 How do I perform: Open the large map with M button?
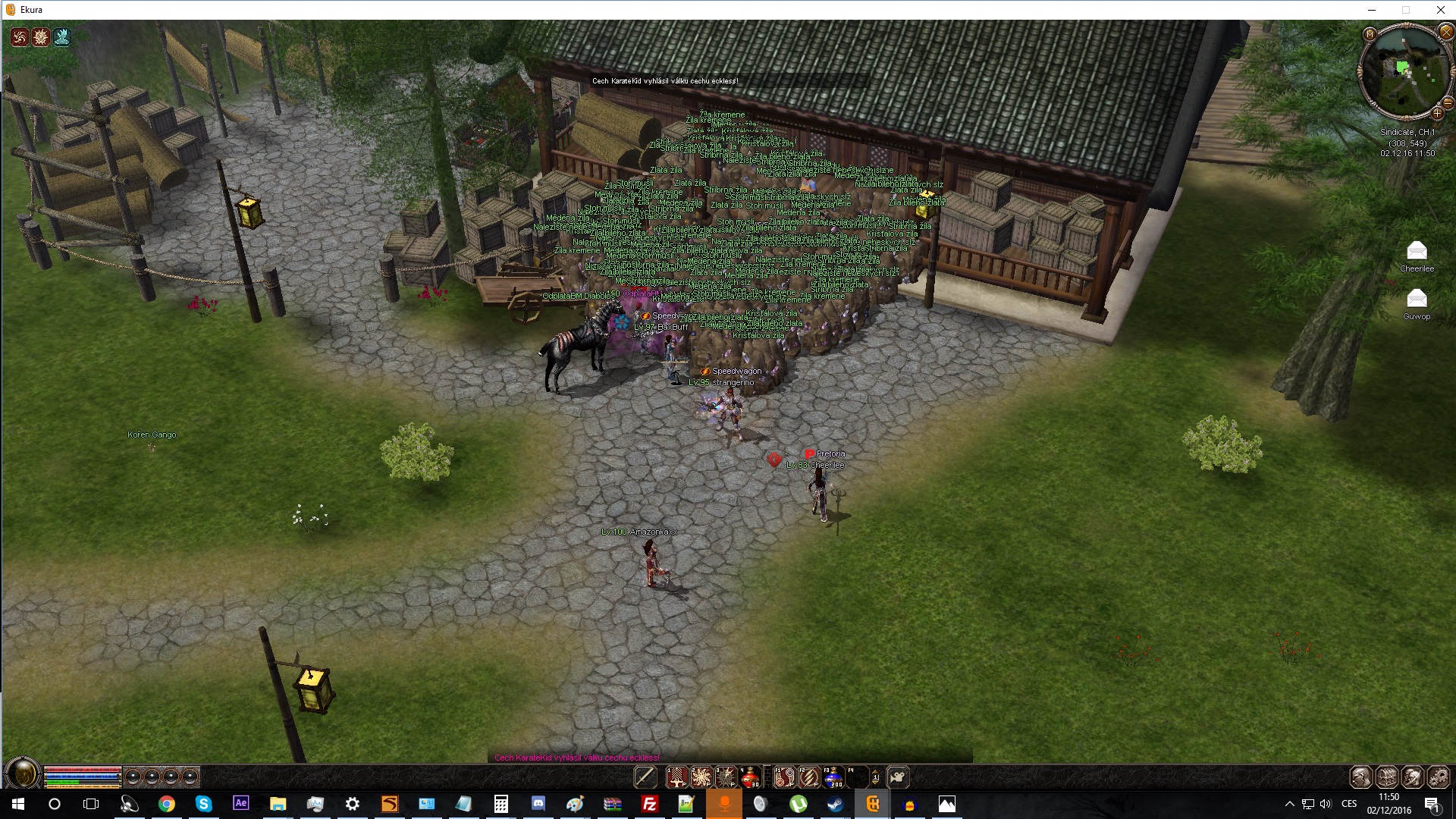1370,34
